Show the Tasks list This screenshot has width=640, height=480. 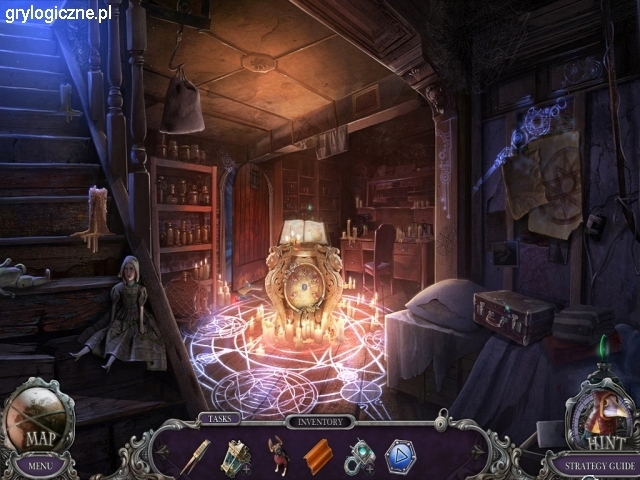coord(219,419)
